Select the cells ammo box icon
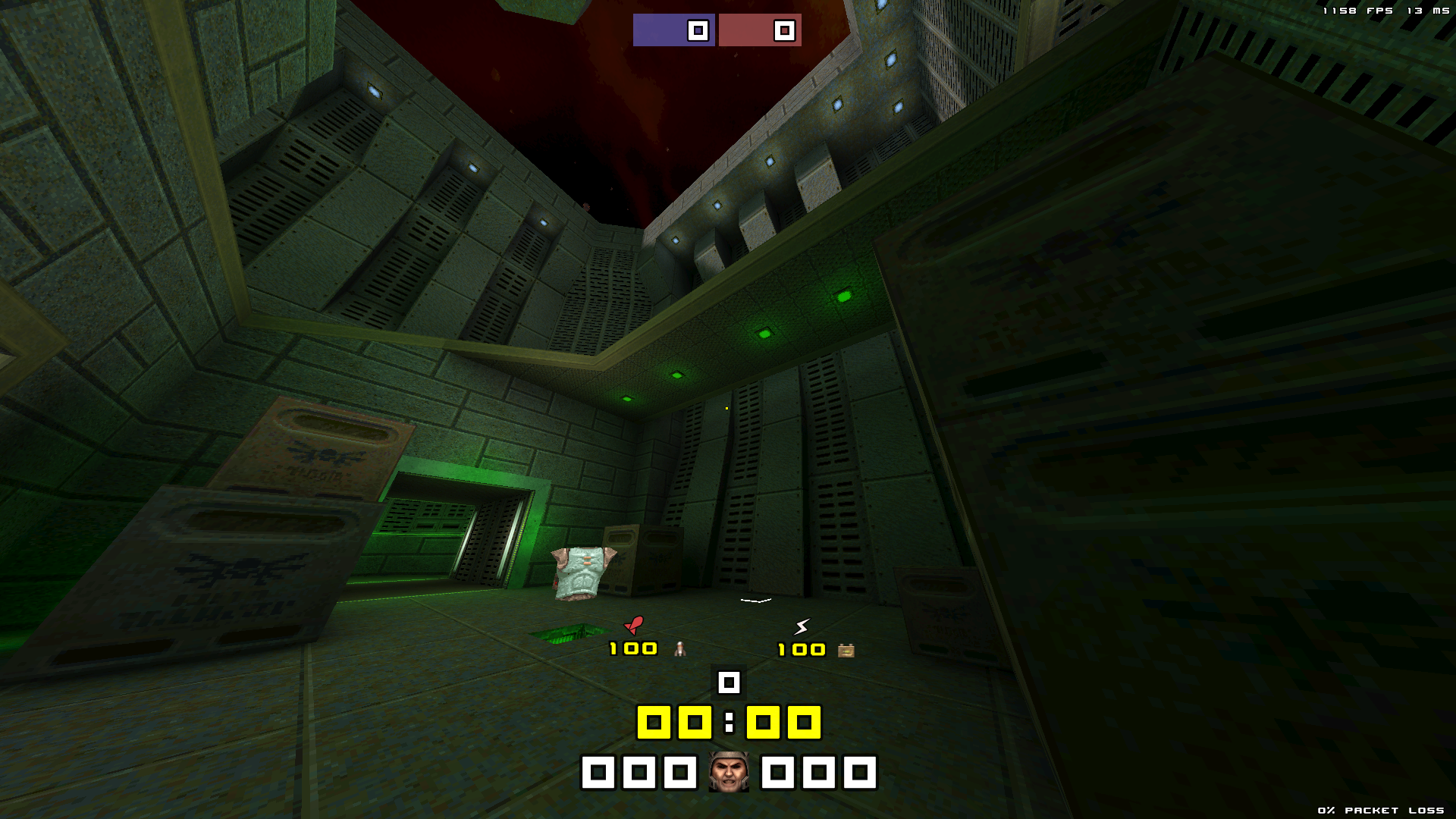Viewport: 1456px width, 819px height. pos(846,651)
